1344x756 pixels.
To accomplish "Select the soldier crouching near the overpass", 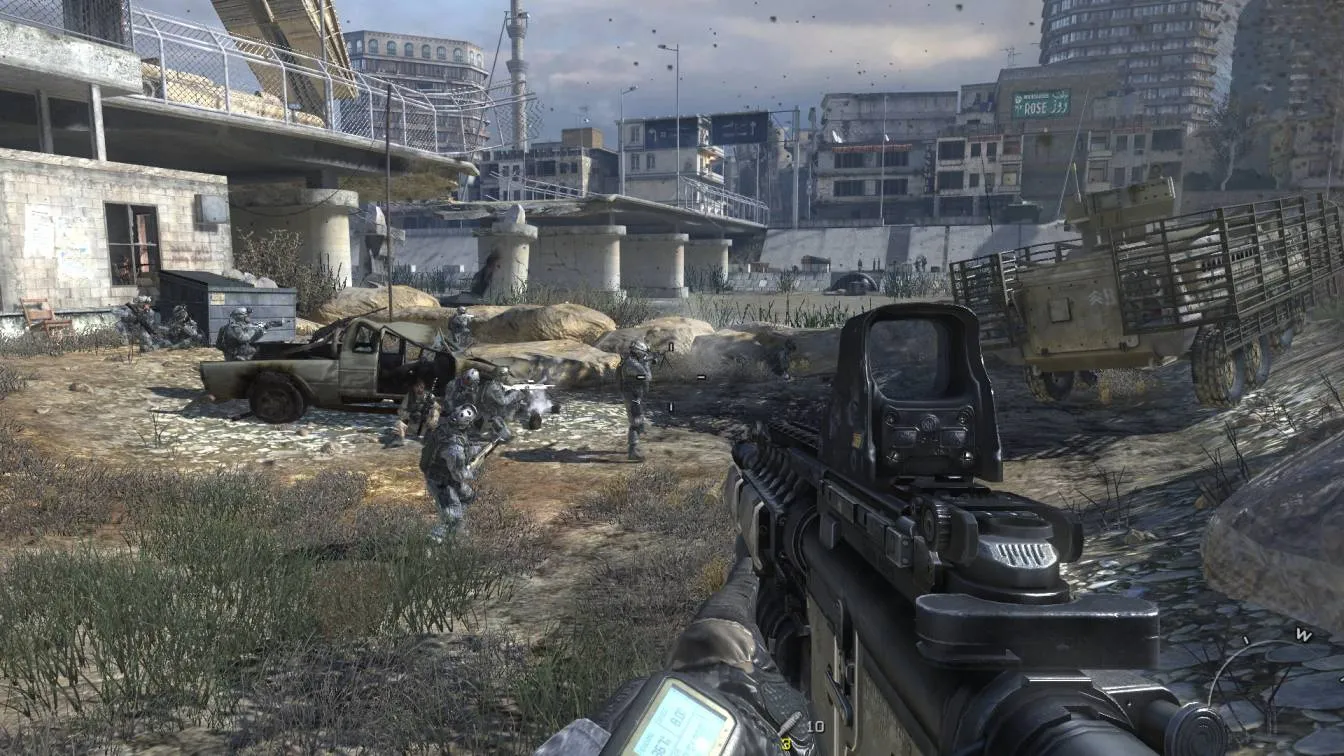I will point(135,325).
